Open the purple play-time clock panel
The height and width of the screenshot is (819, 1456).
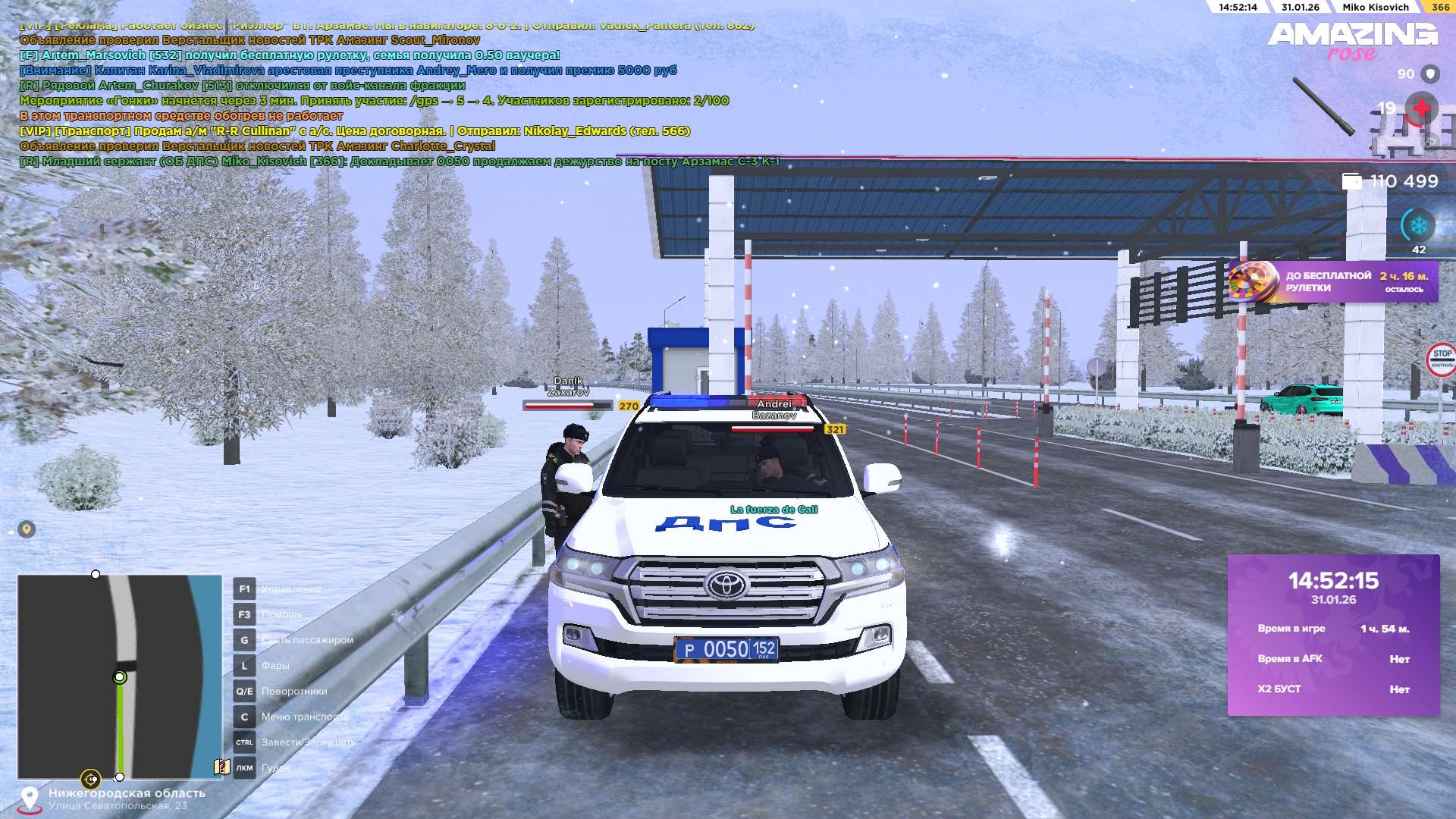[1333, 635]
